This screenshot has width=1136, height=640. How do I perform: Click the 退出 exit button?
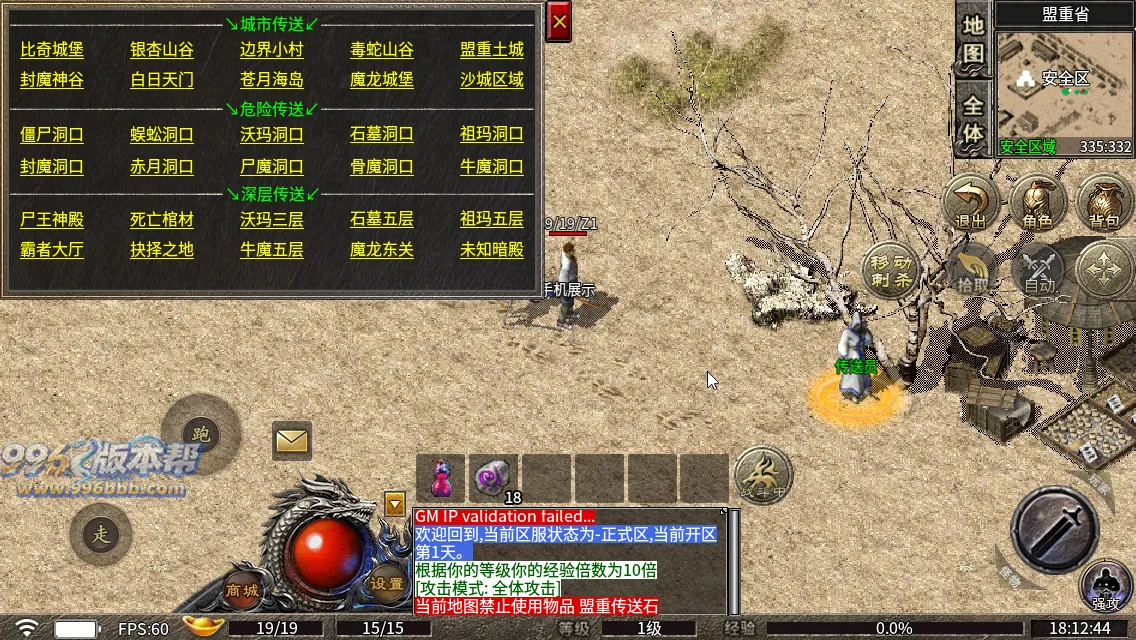click(971, 203)
